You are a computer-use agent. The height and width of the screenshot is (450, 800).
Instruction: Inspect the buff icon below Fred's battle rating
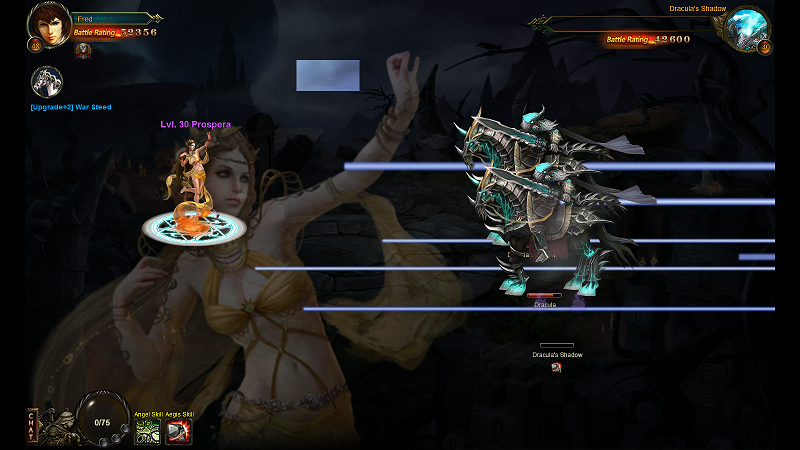coord(83,49)
